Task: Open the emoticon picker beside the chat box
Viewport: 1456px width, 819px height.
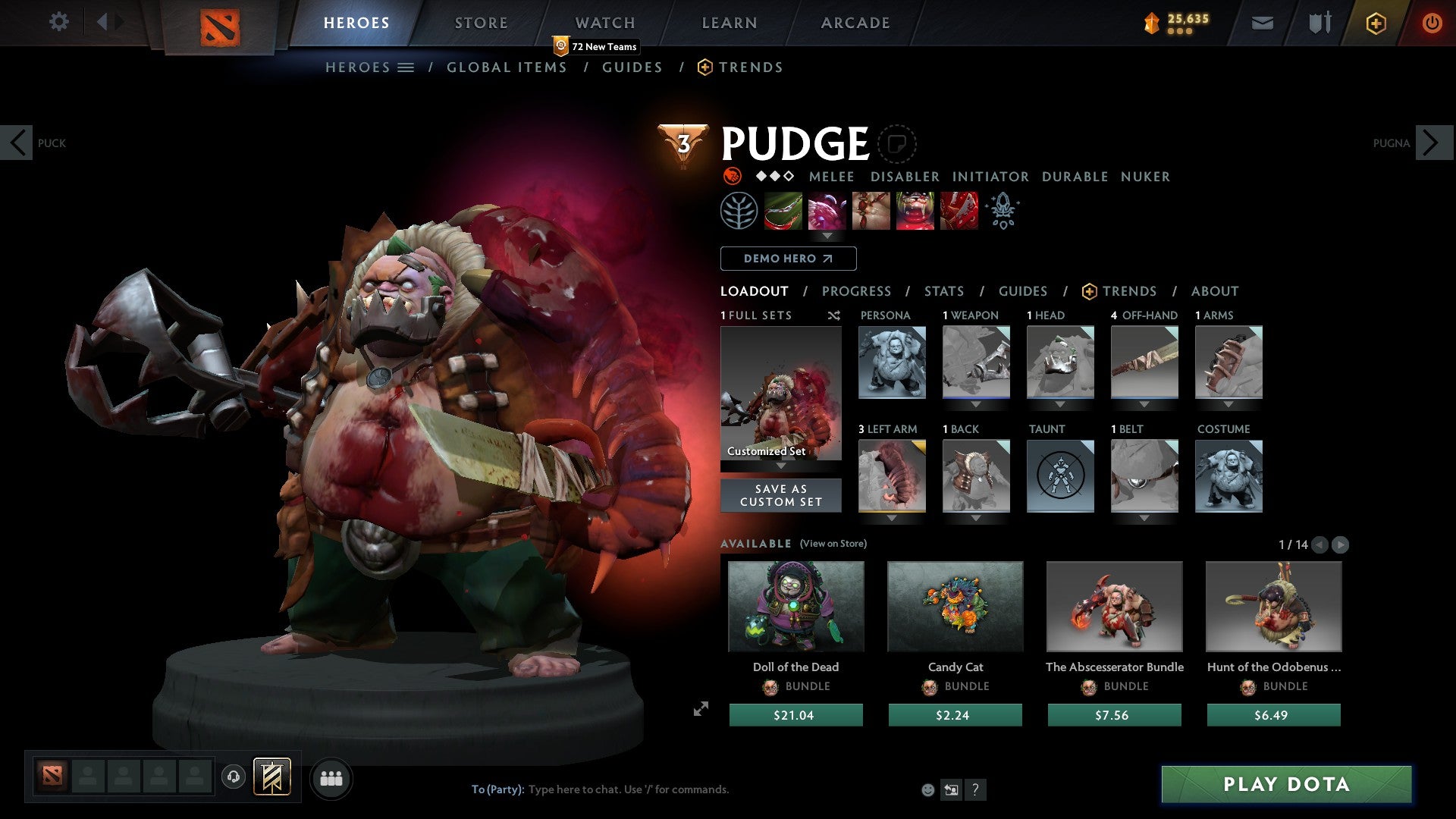Action: (x=927, y=789)
